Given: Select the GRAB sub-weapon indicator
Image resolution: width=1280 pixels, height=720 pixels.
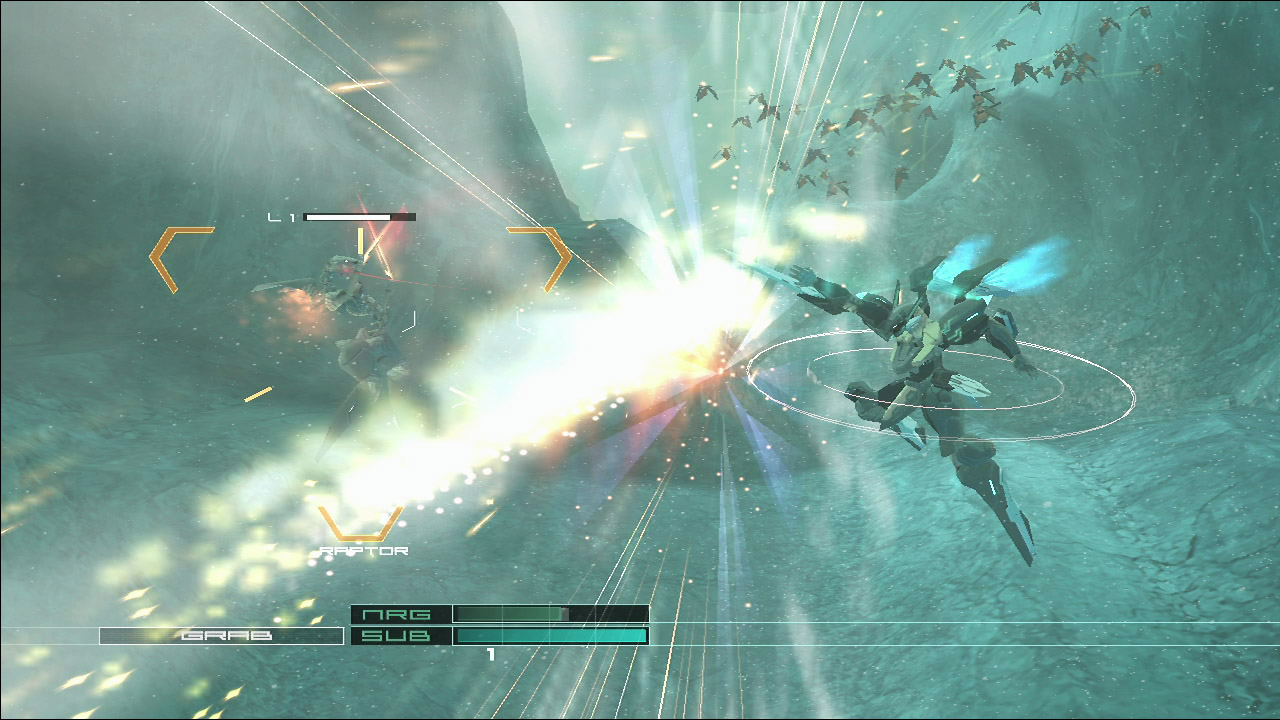Looking at the screenshot, I should tap(221, 635).
